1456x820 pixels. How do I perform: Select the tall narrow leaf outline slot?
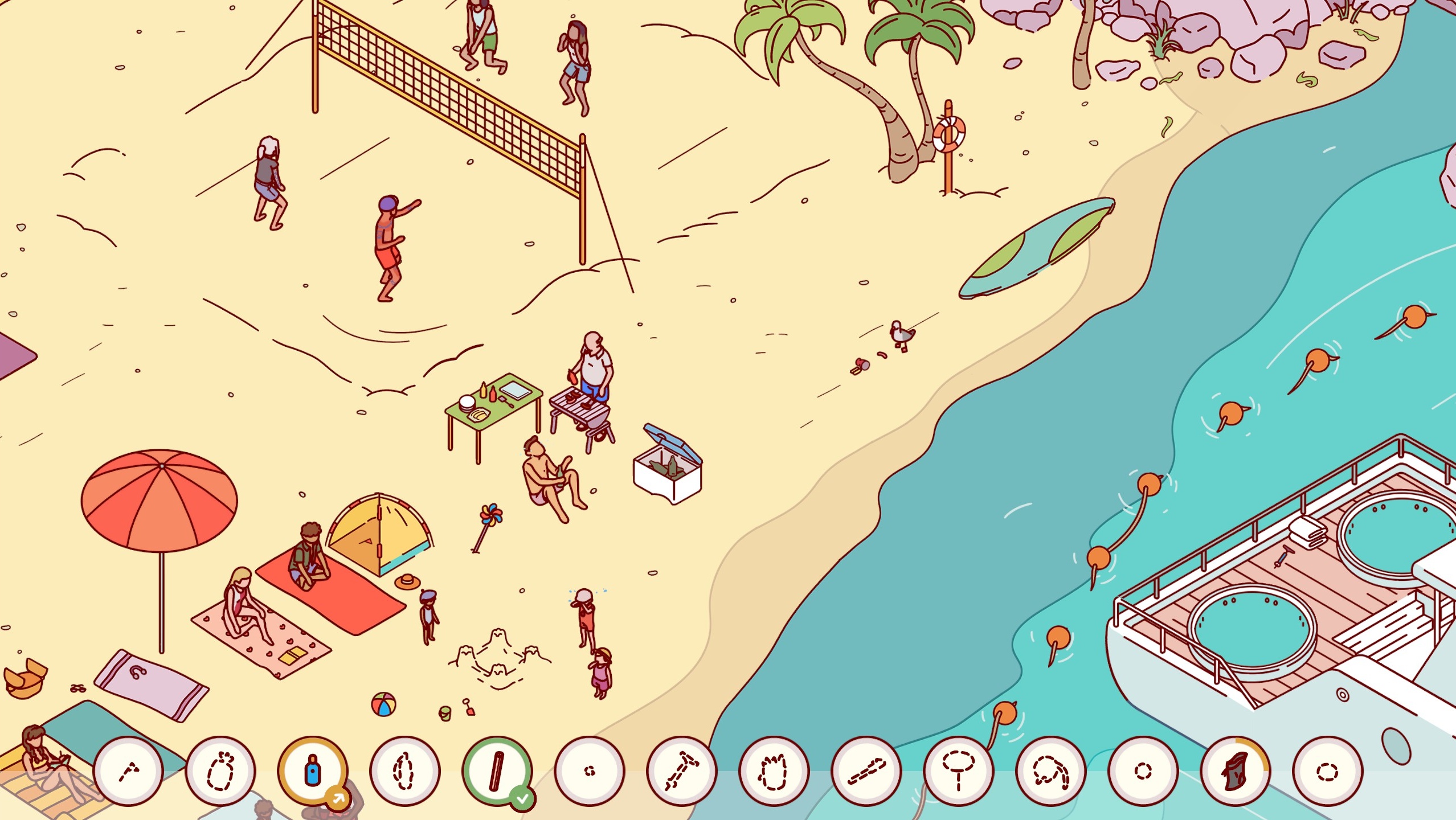404,771
